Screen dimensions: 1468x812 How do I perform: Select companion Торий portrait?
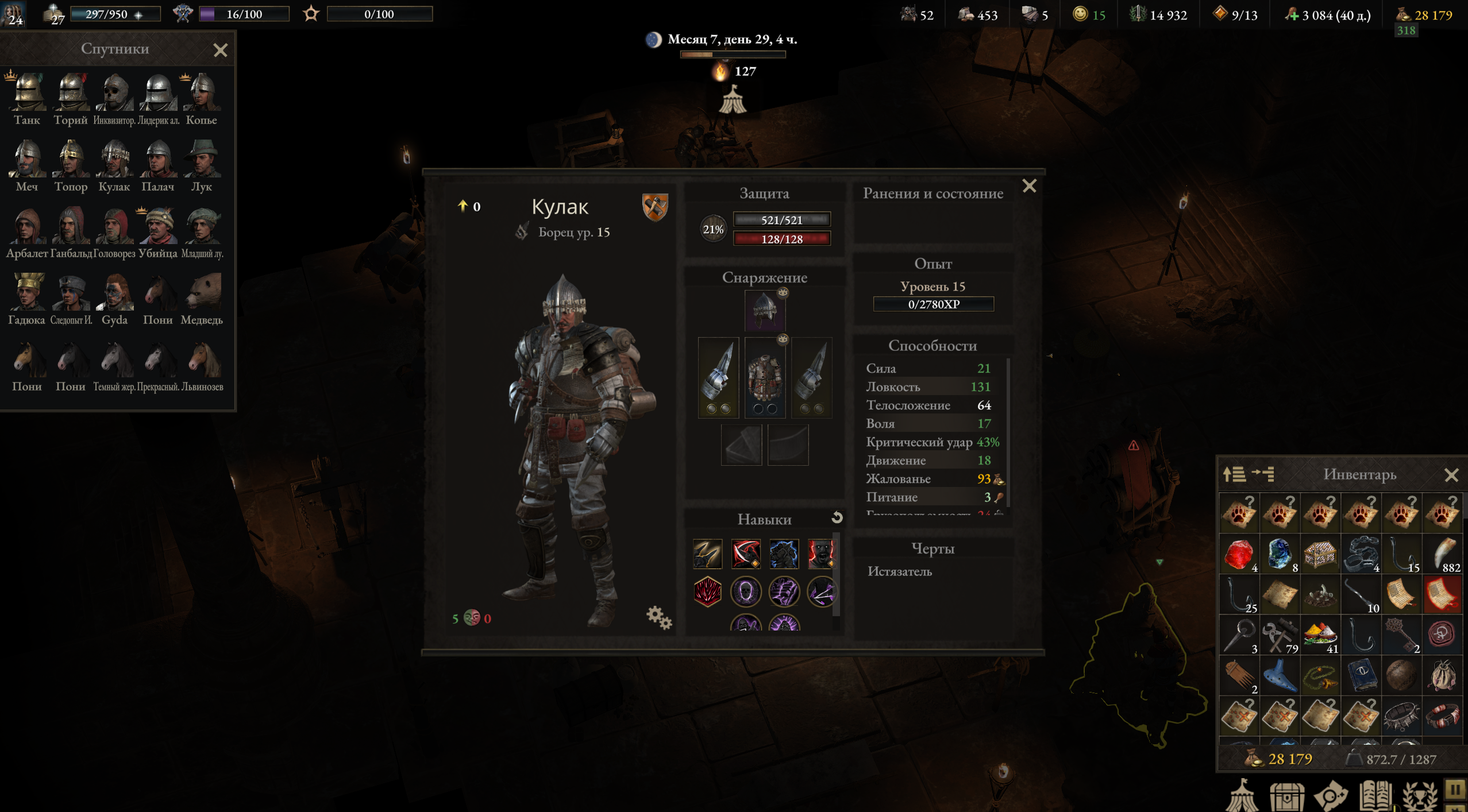71,93
